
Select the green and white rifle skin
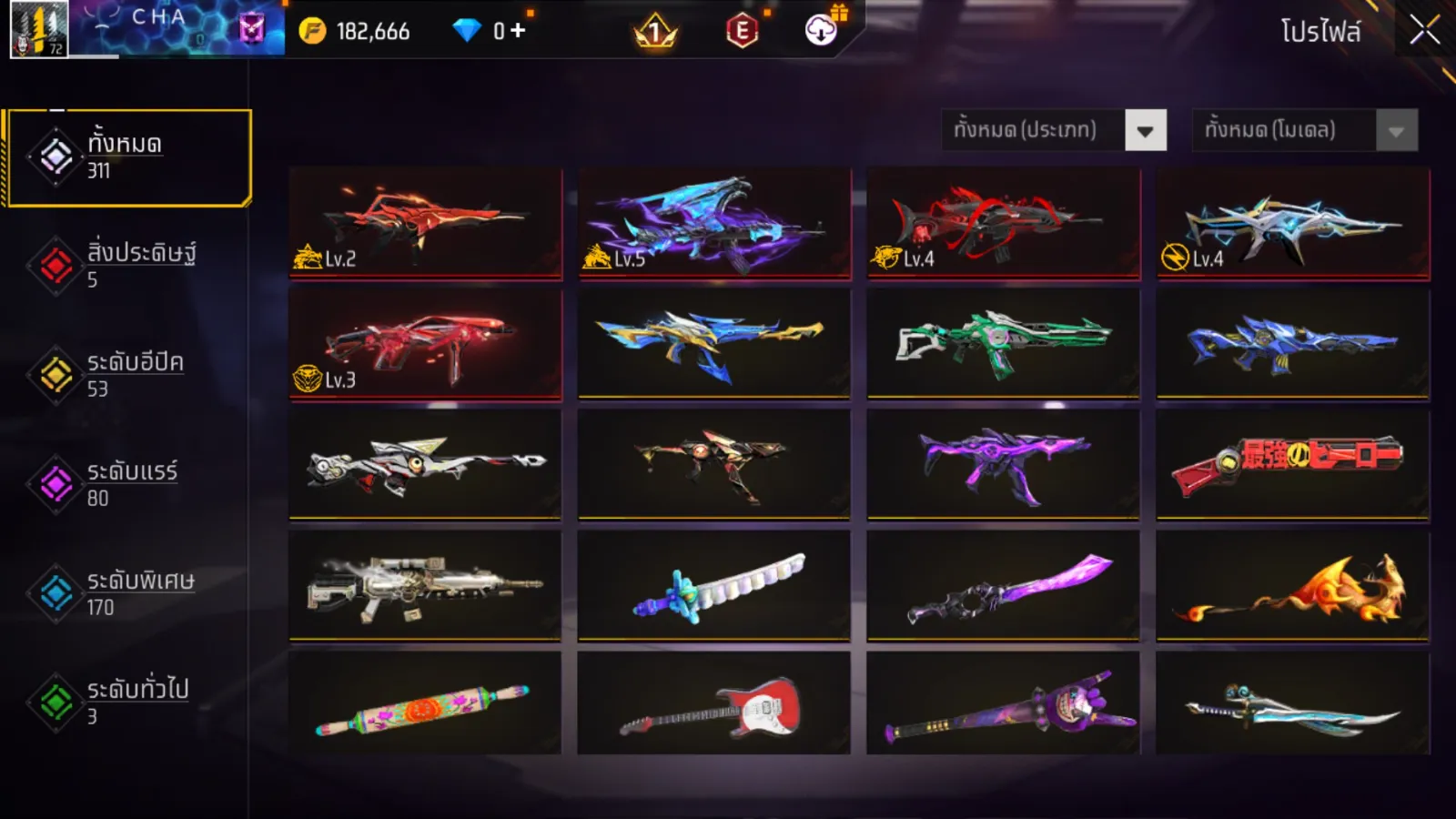[1004, 344]
